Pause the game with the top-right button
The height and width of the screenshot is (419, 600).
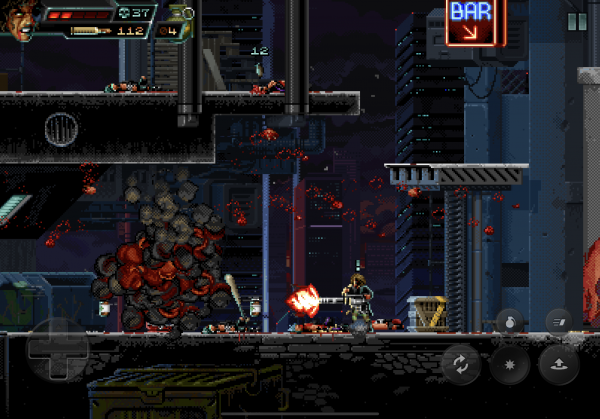[577, 21]
